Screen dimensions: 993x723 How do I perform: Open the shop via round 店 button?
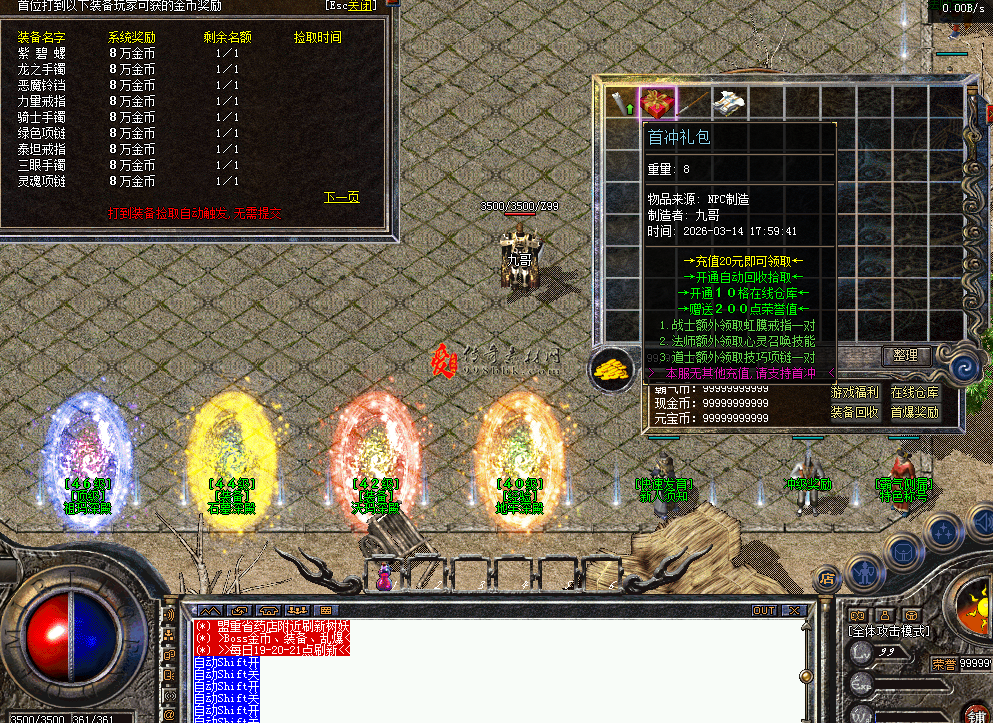pos(828,577)
